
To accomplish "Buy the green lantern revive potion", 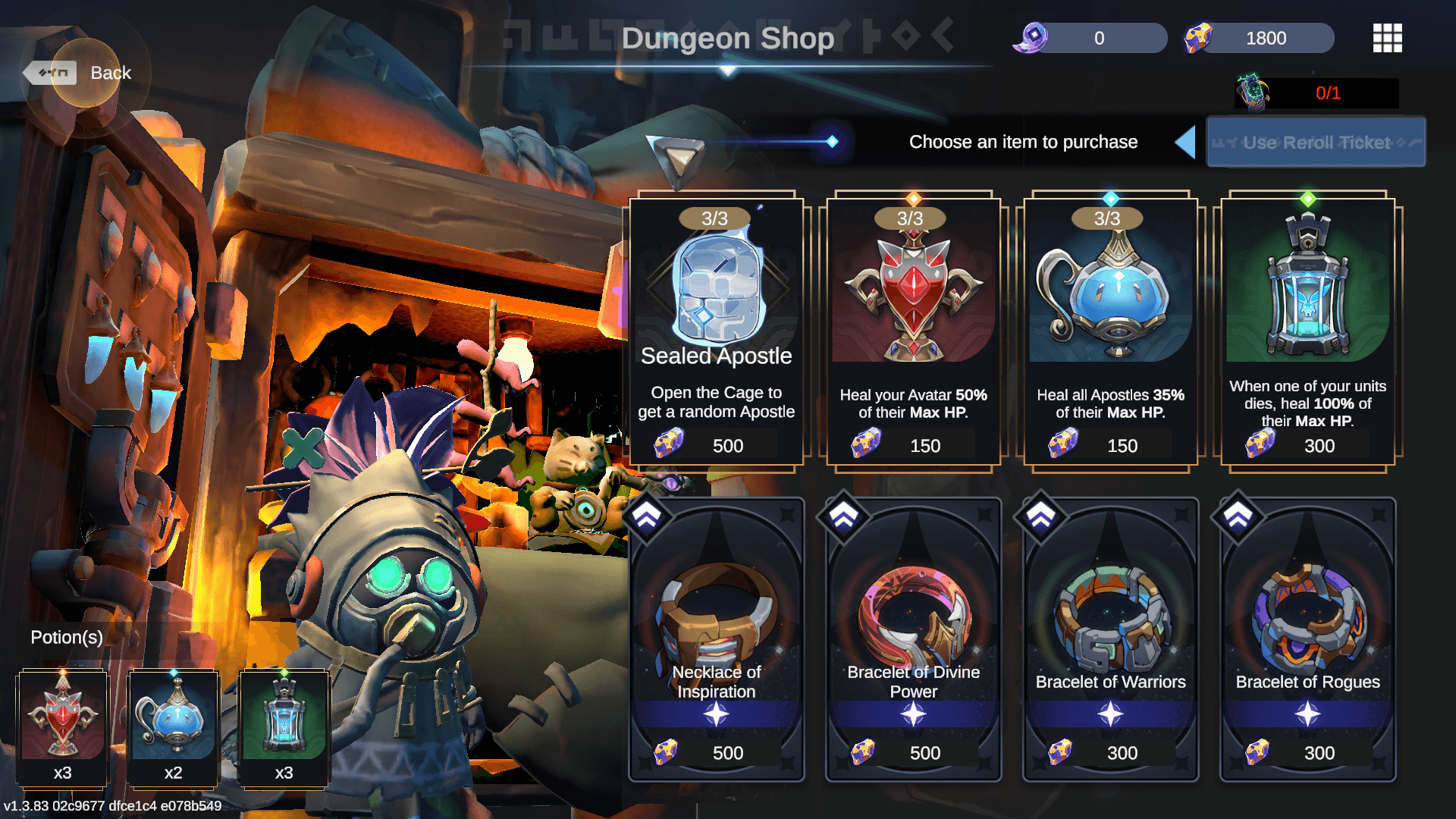I will (x=1307, y=330).
